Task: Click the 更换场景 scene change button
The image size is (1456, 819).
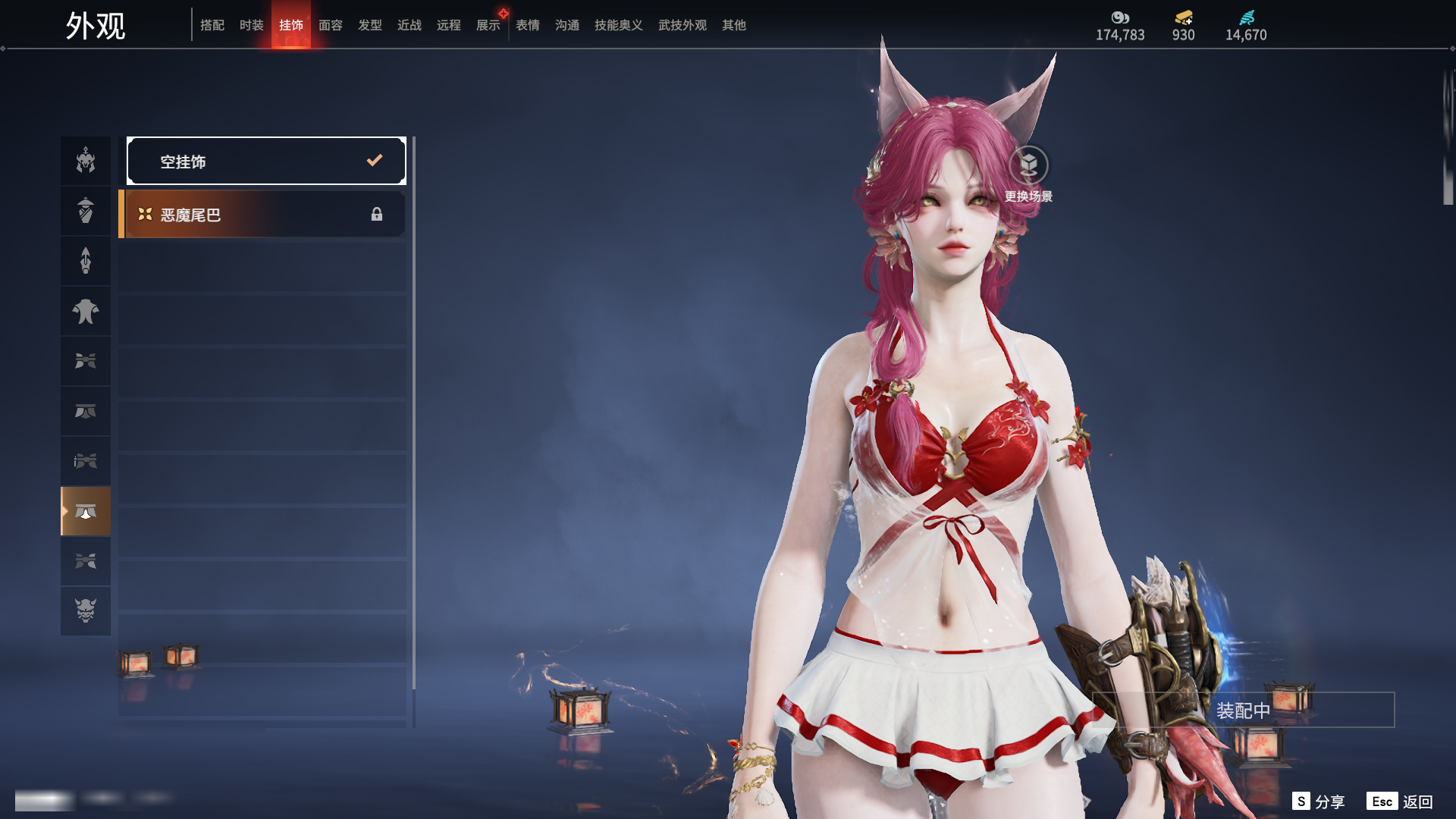Action: click(x=1028, y=166)
